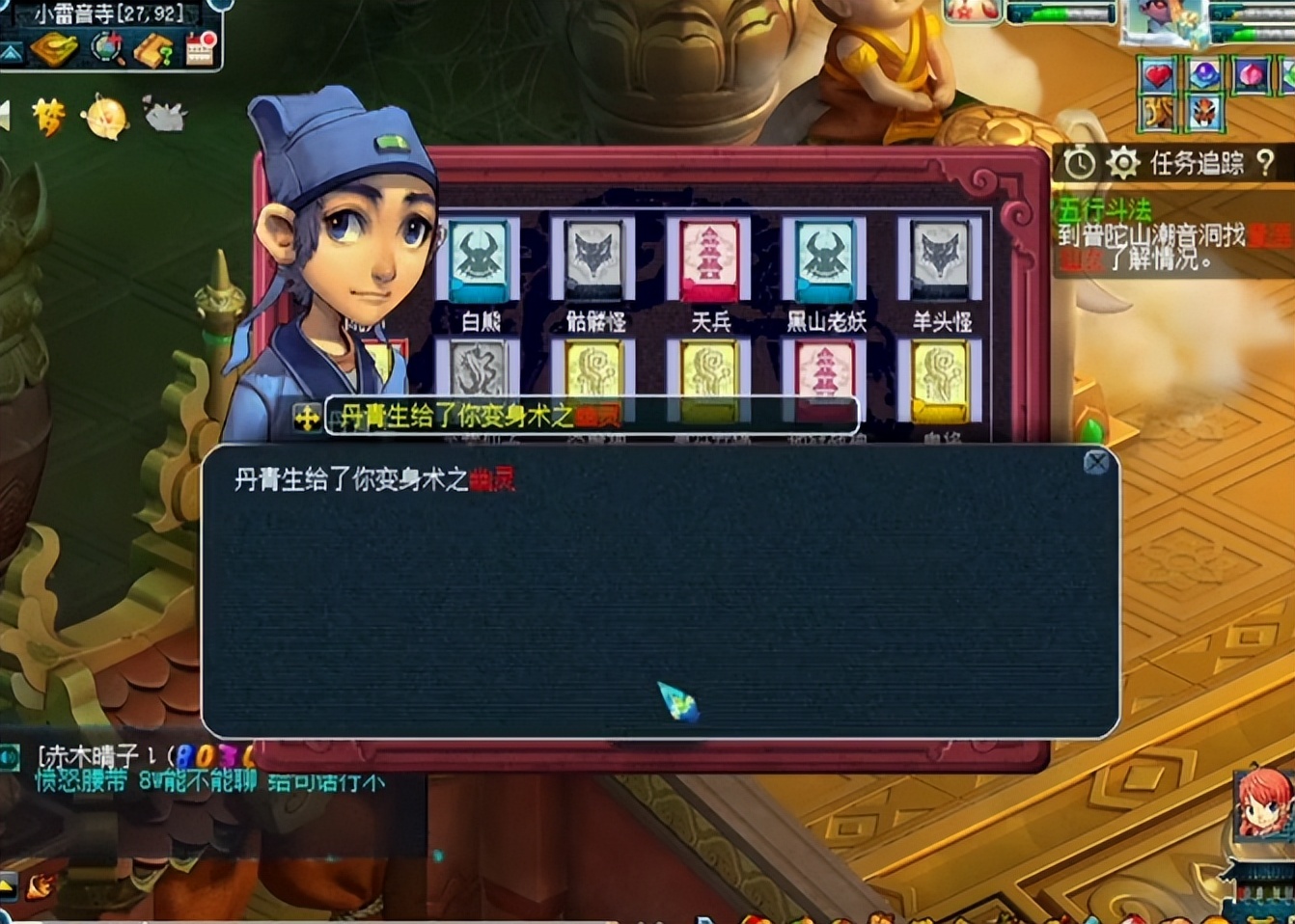Open the activity calendar icon
The height and width of the screenshot is (924, 1295).
click(199, 49)
